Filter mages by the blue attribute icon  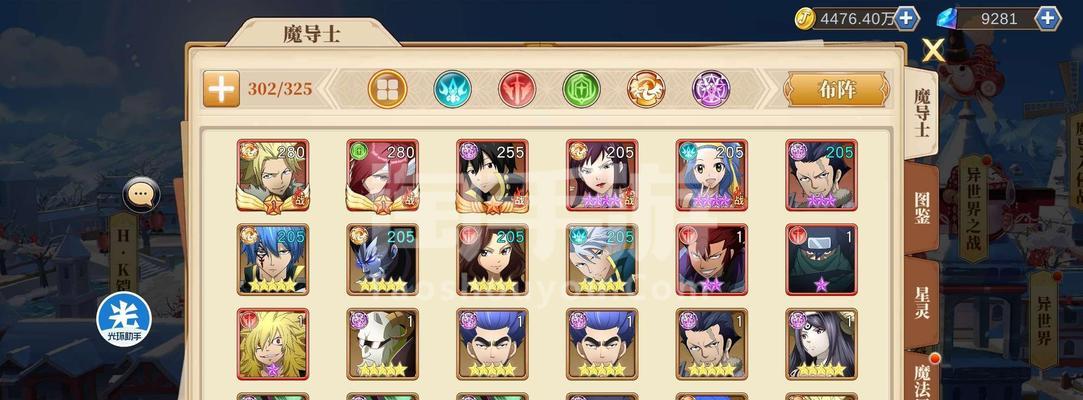point(452,89)
